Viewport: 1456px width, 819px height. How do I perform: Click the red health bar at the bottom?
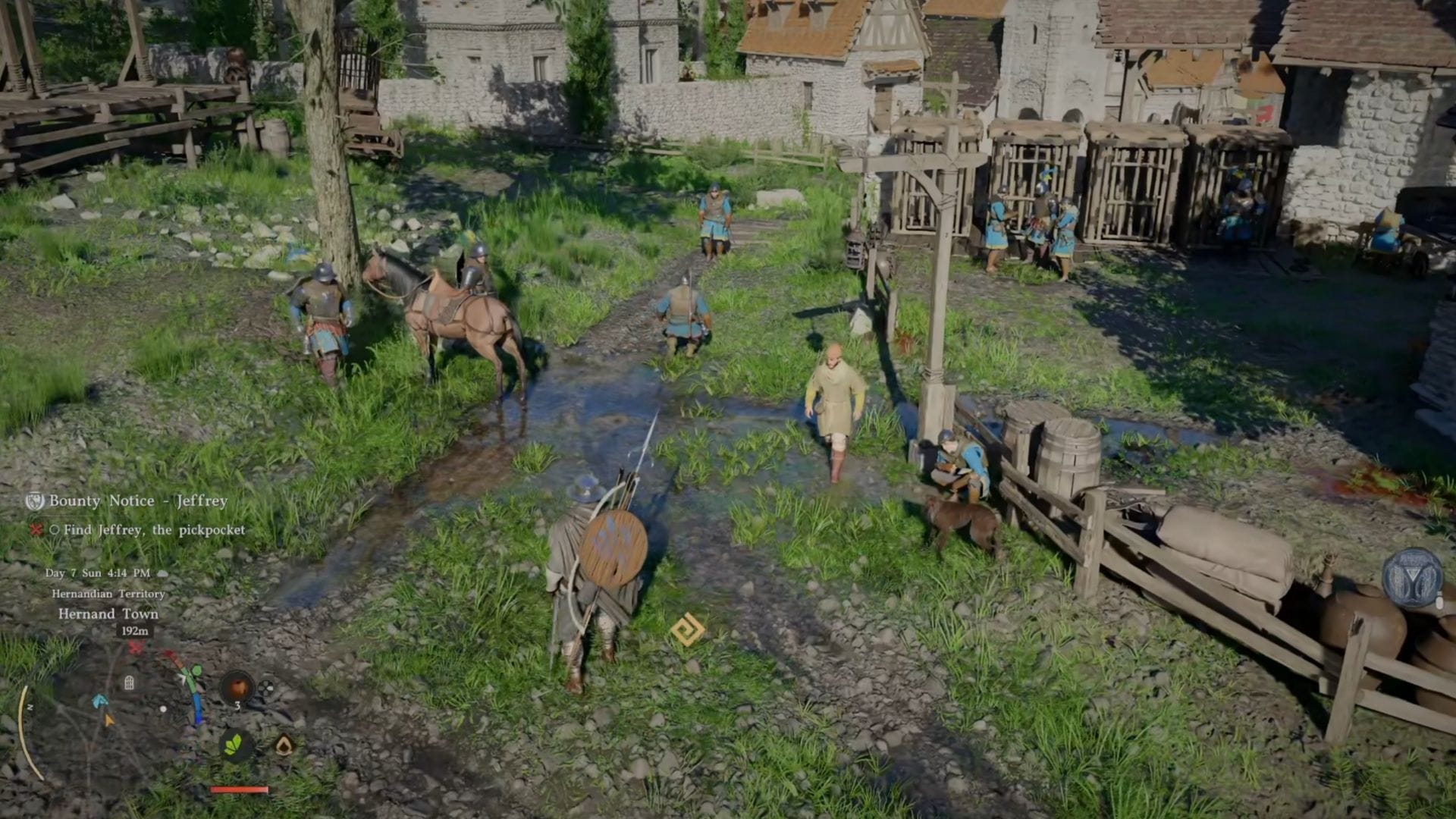[x=240, y=789]
